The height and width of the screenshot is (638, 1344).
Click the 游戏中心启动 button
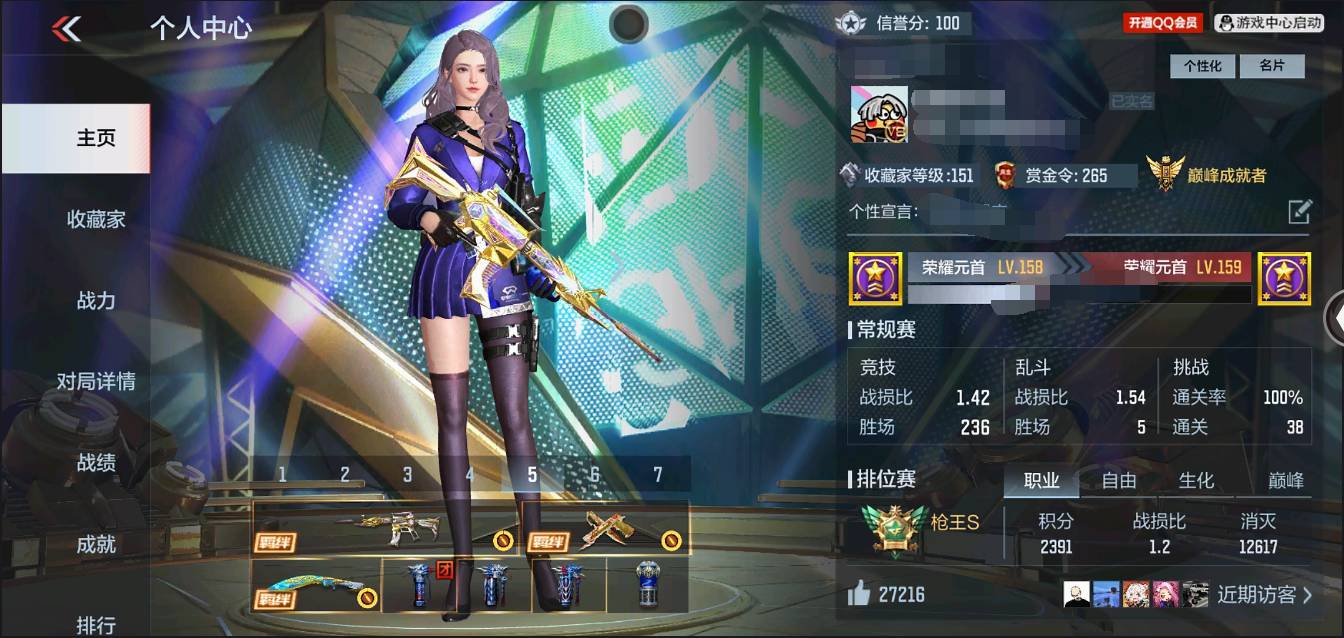click(1270, 22)
